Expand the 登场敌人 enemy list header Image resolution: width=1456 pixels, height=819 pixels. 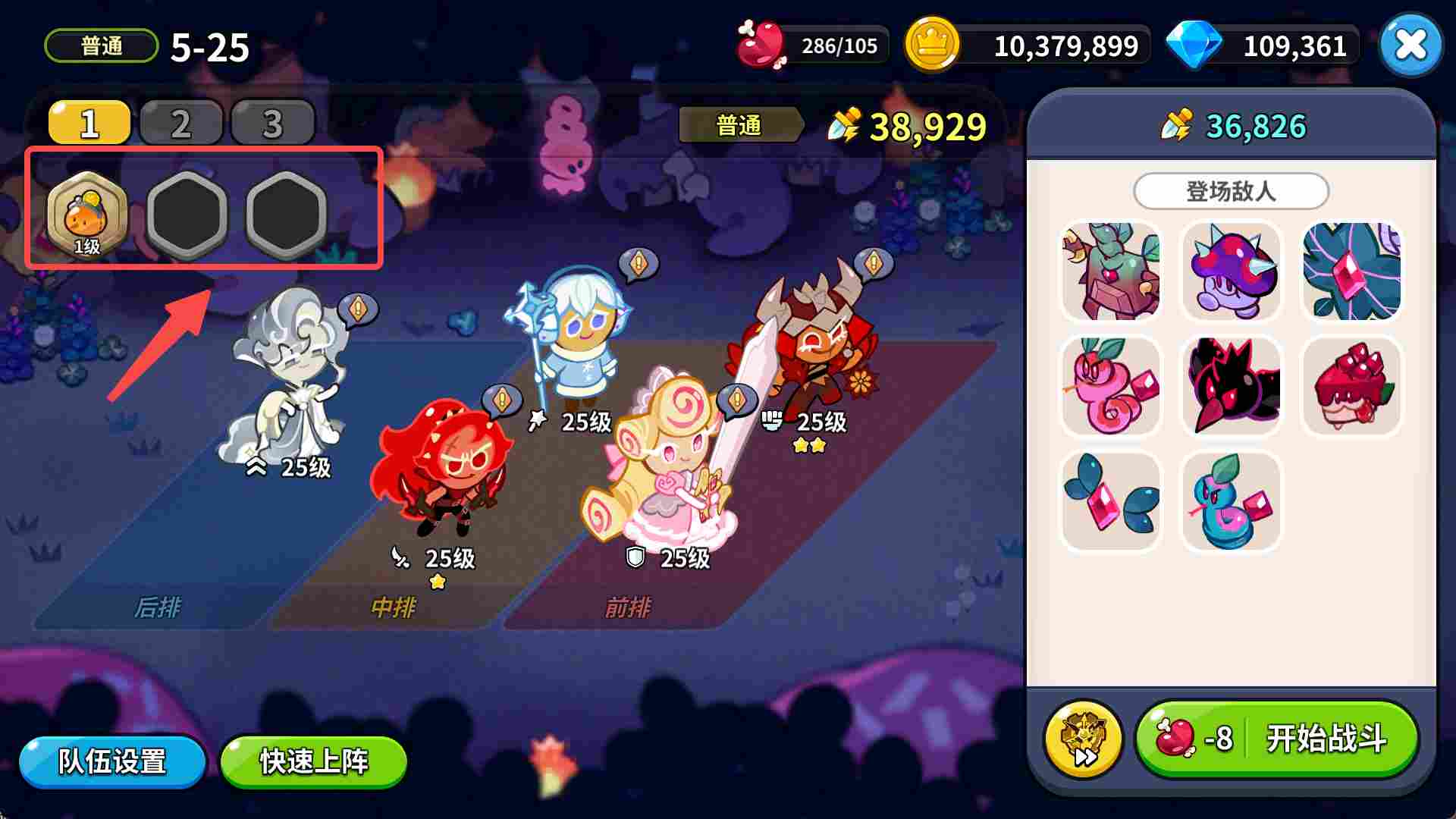[x=1231, y=190]
